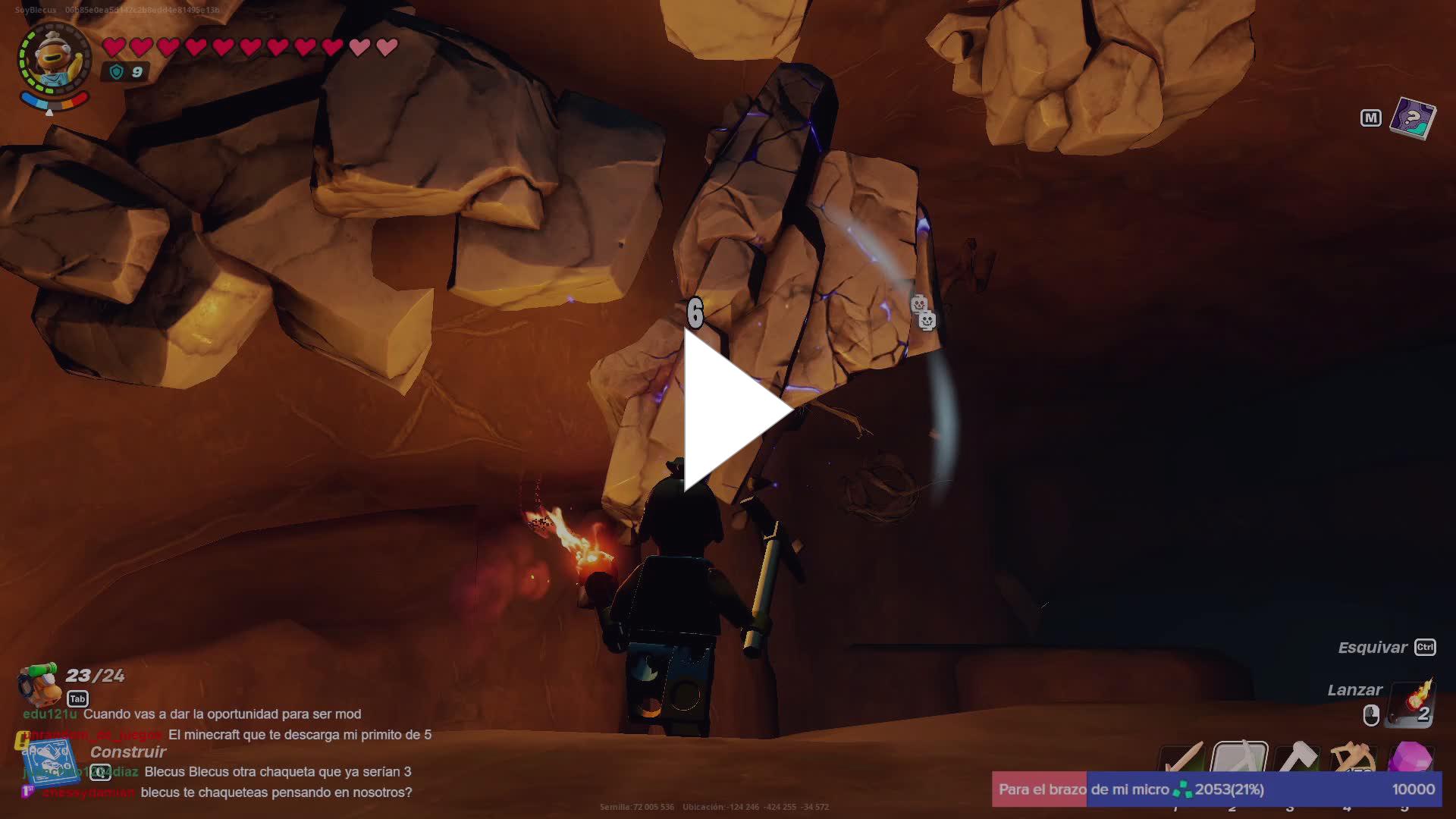Open the backpack inventory showing 23/24
Screen dimensions: 1456x819
click(x=40, y=684)
